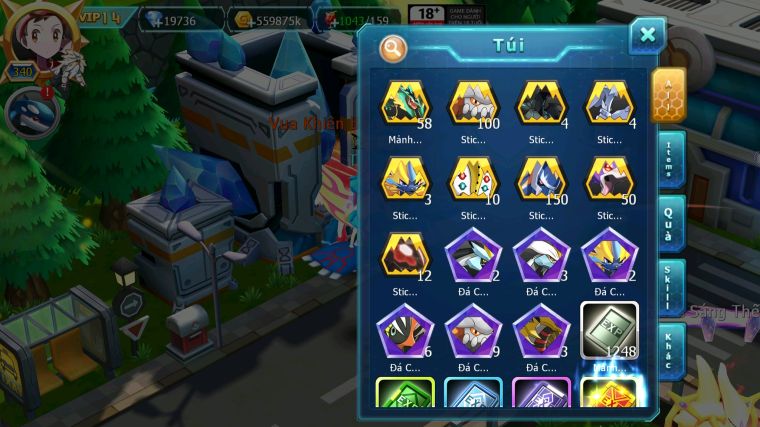The image size is (760, 427).
Task: Select the EXP item with quantity 1248
Action: click(609, 329)
